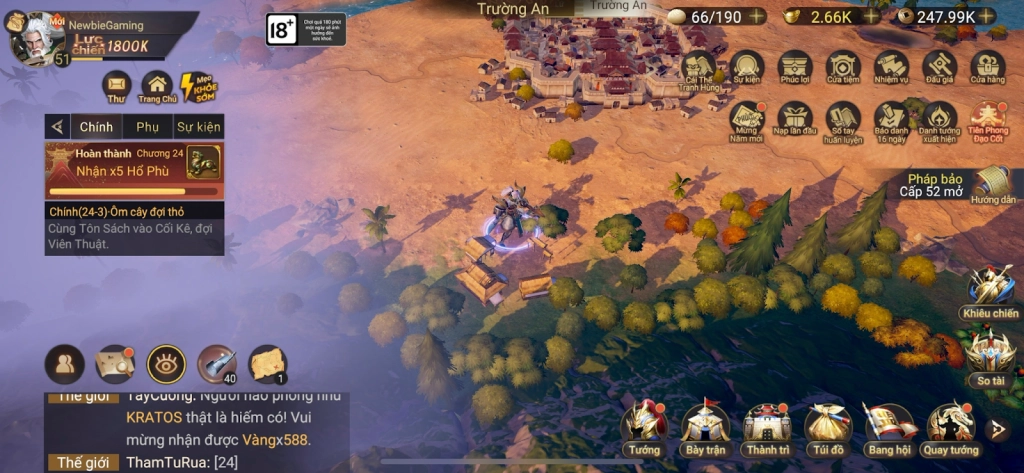This screenshot has width=1024, height=473.
Task: Open the Mừng Năm mới event
Action: 747,122
